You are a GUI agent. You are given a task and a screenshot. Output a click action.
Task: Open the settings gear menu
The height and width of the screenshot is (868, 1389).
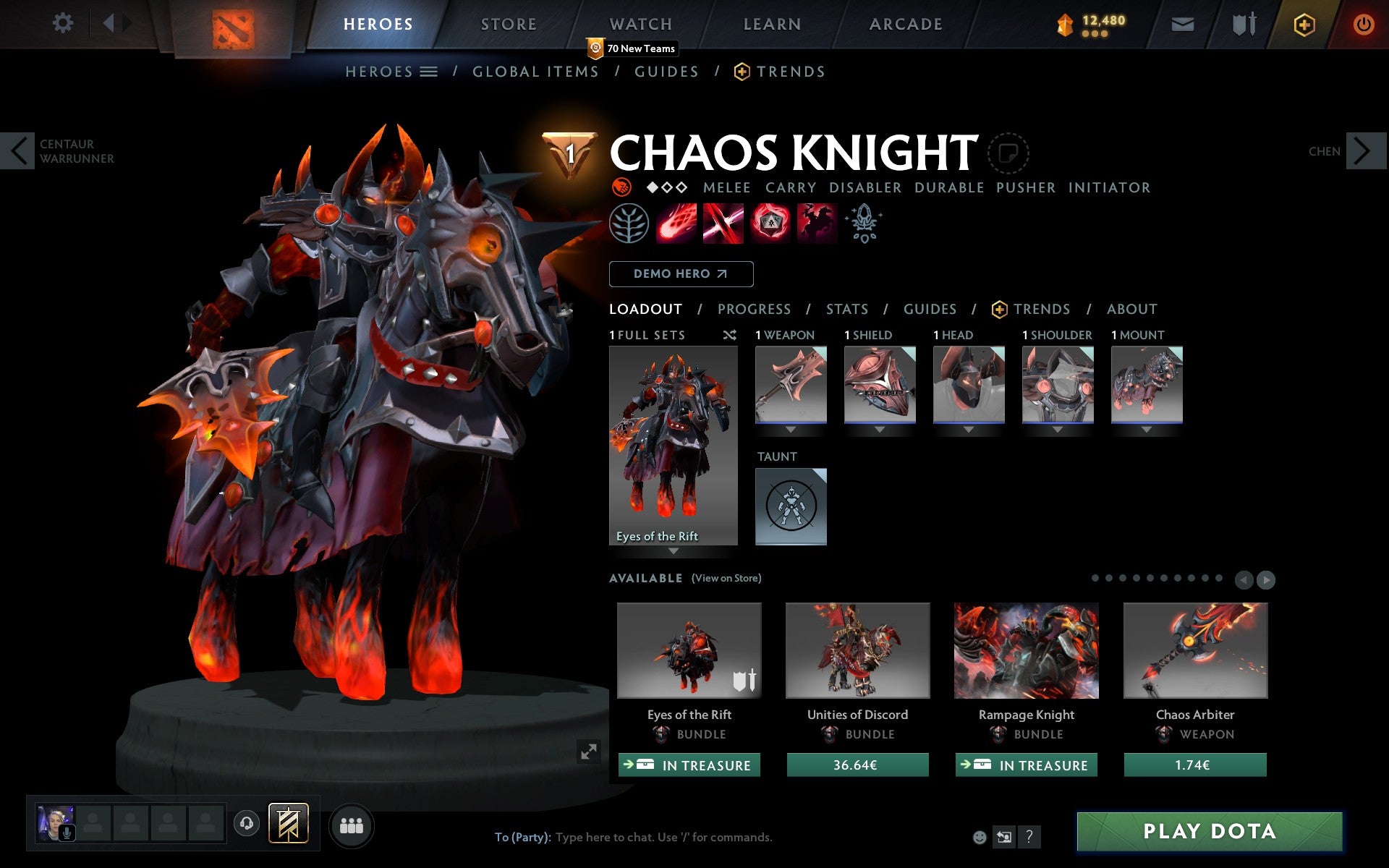click(x=64, y=23)
